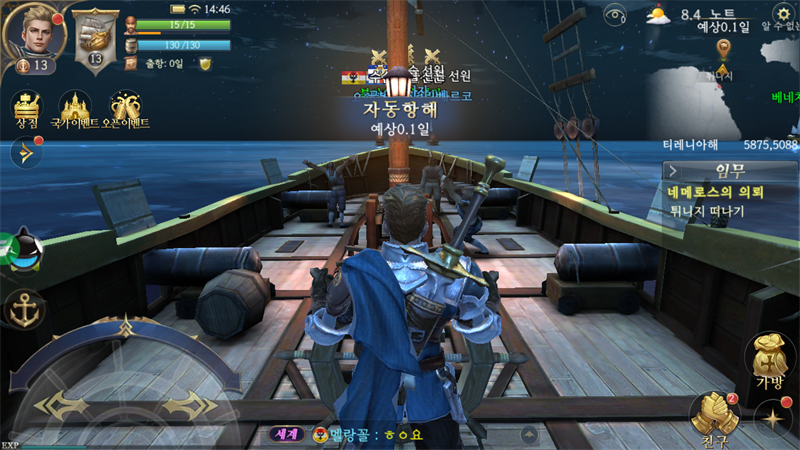
Task: Open the 친구 friends list
Action: [714, 417]
